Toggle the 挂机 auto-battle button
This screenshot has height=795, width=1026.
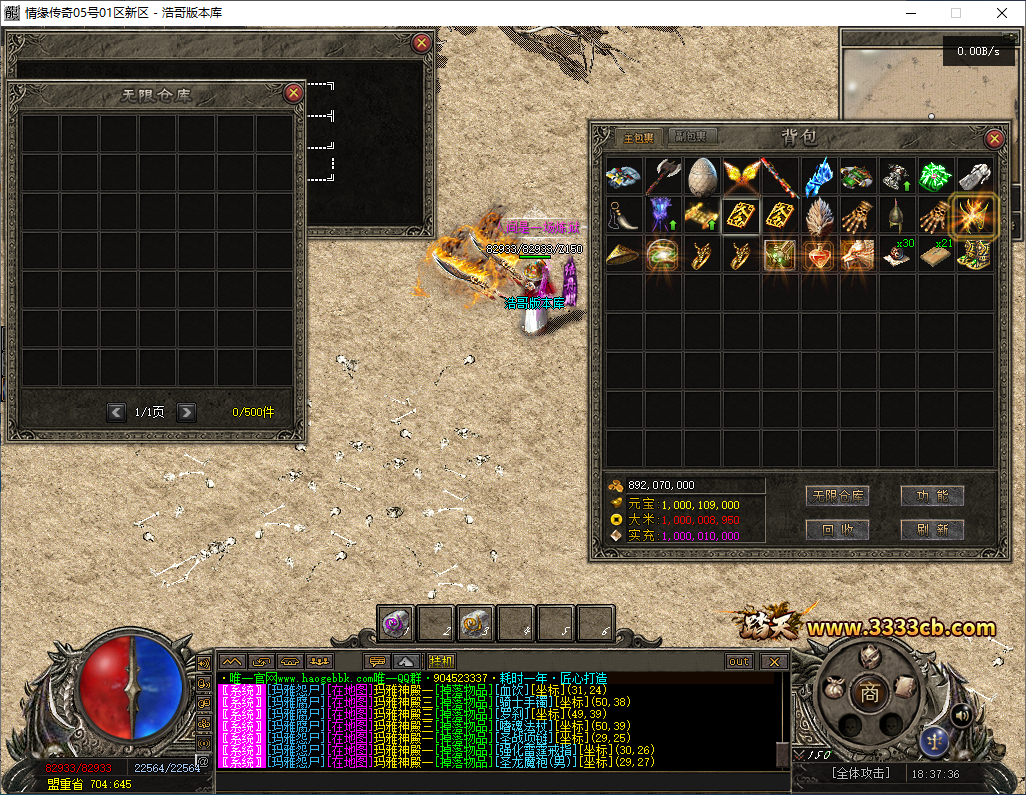click(x=441, y=661)
